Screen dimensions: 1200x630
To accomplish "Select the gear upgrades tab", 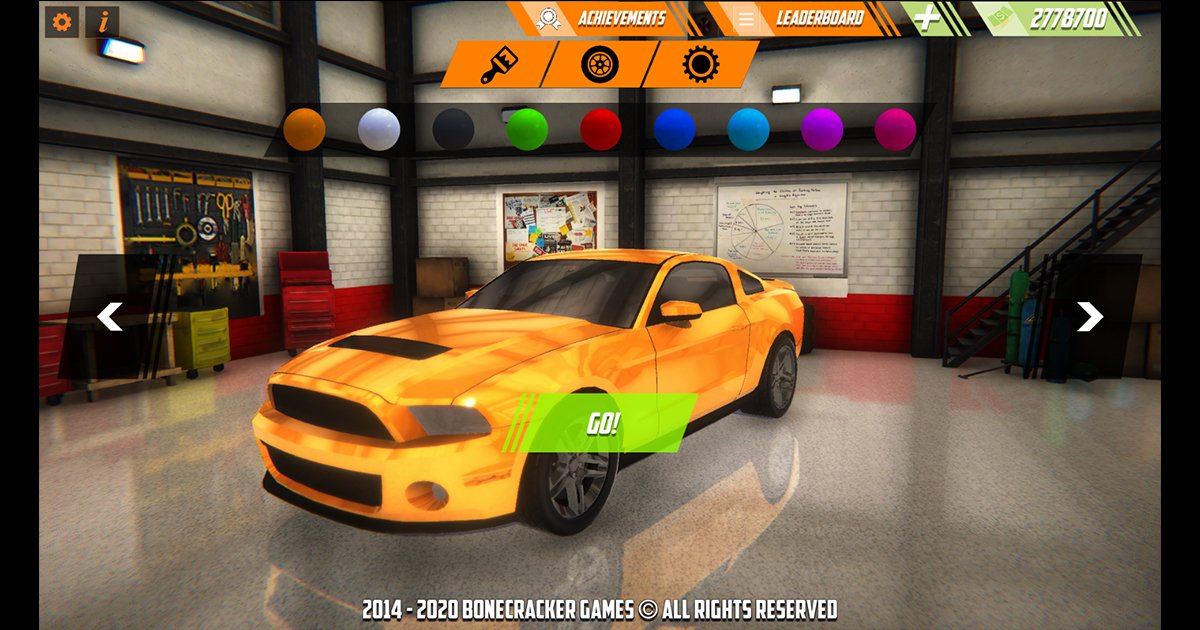I will click(701, 65).
